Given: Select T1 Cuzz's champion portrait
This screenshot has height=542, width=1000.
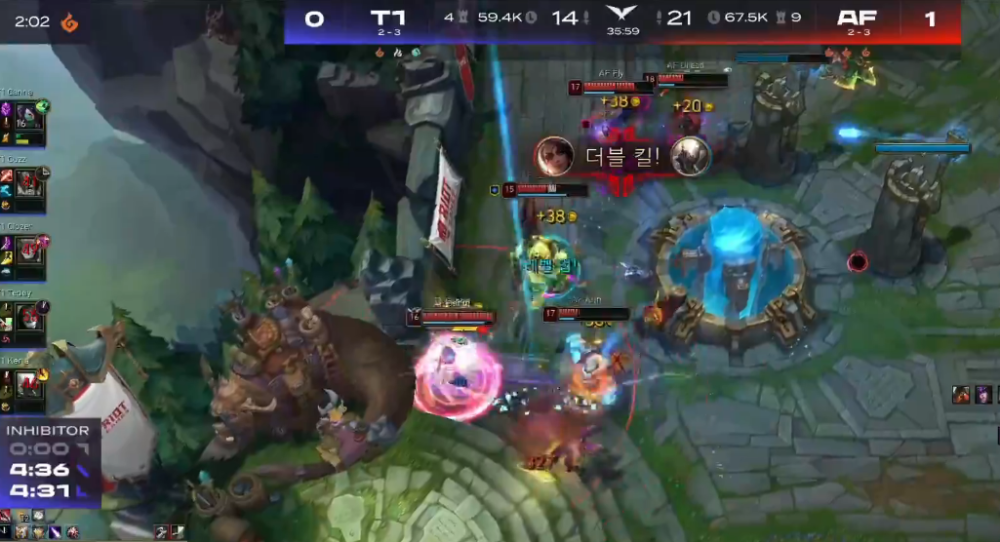Looking at the screenshot, I should click(x=28, y=185).
